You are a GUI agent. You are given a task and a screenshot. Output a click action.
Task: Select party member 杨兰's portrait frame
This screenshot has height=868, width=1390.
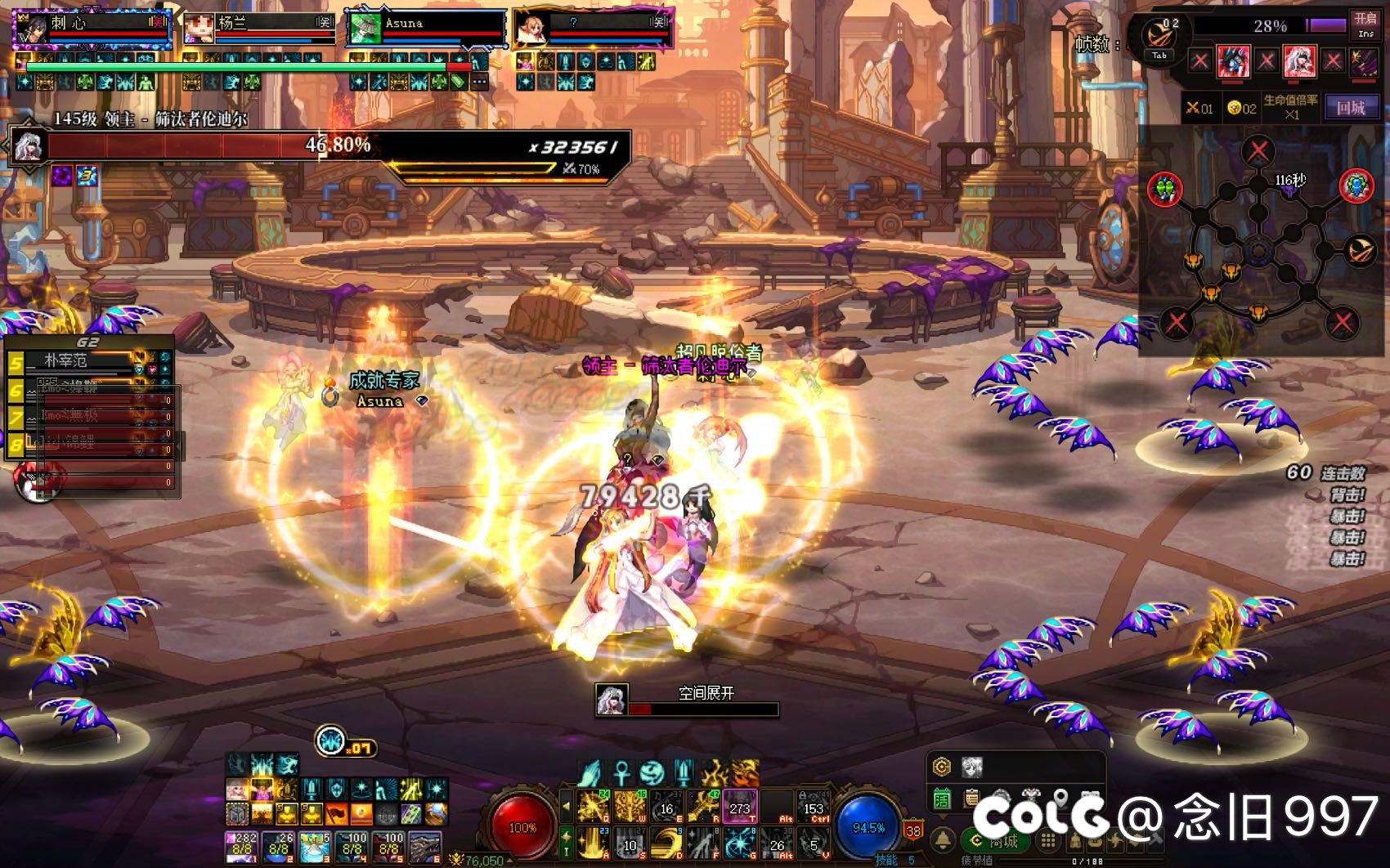(x=199, y=28)
